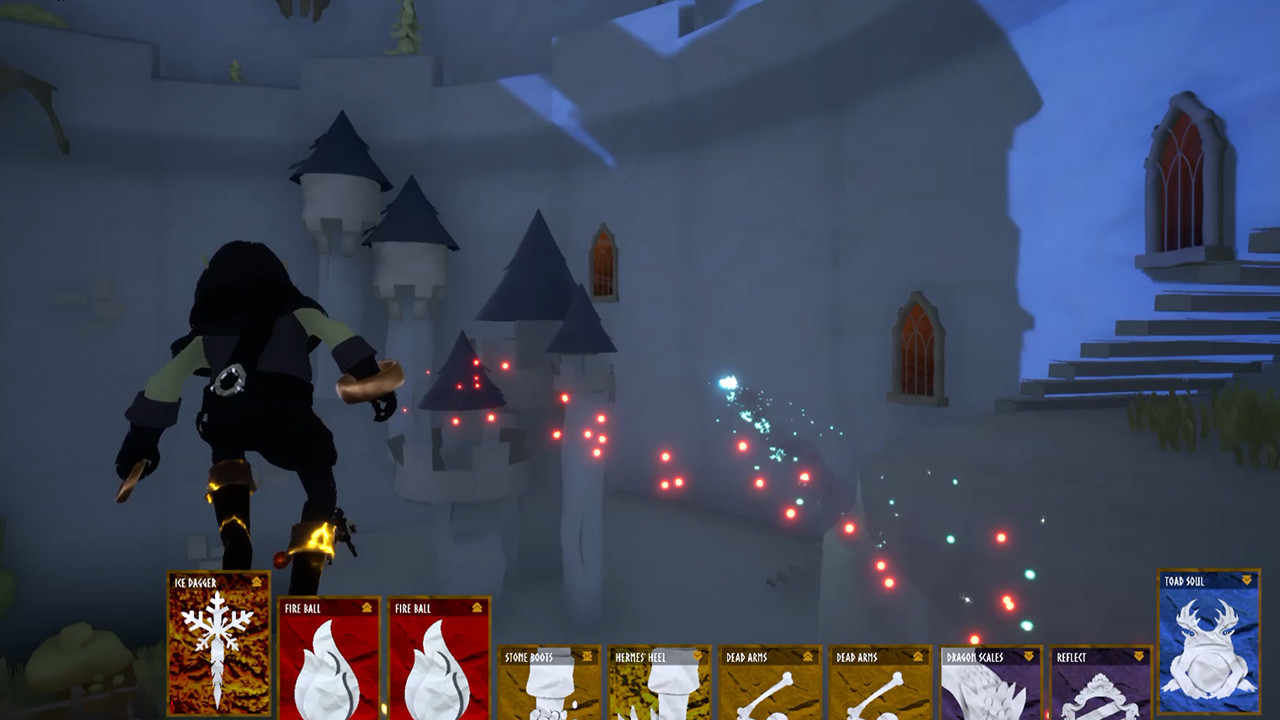This screenshot has width=1280, height=720.
Task: Click the upgrade chevron on the first Fire Ball card
Action: 365,608
